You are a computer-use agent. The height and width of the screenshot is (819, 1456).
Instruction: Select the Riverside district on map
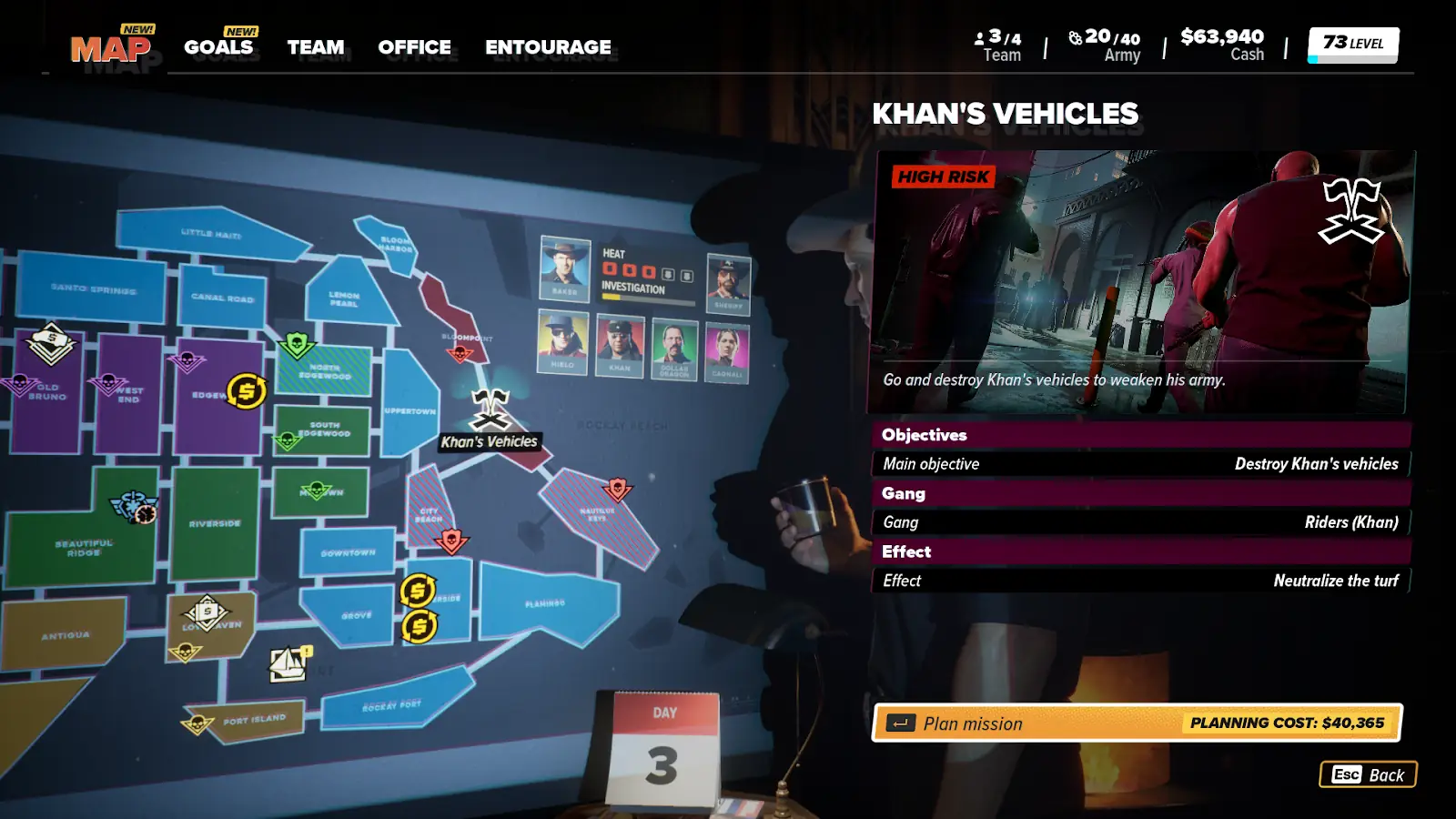click(215, 523)
